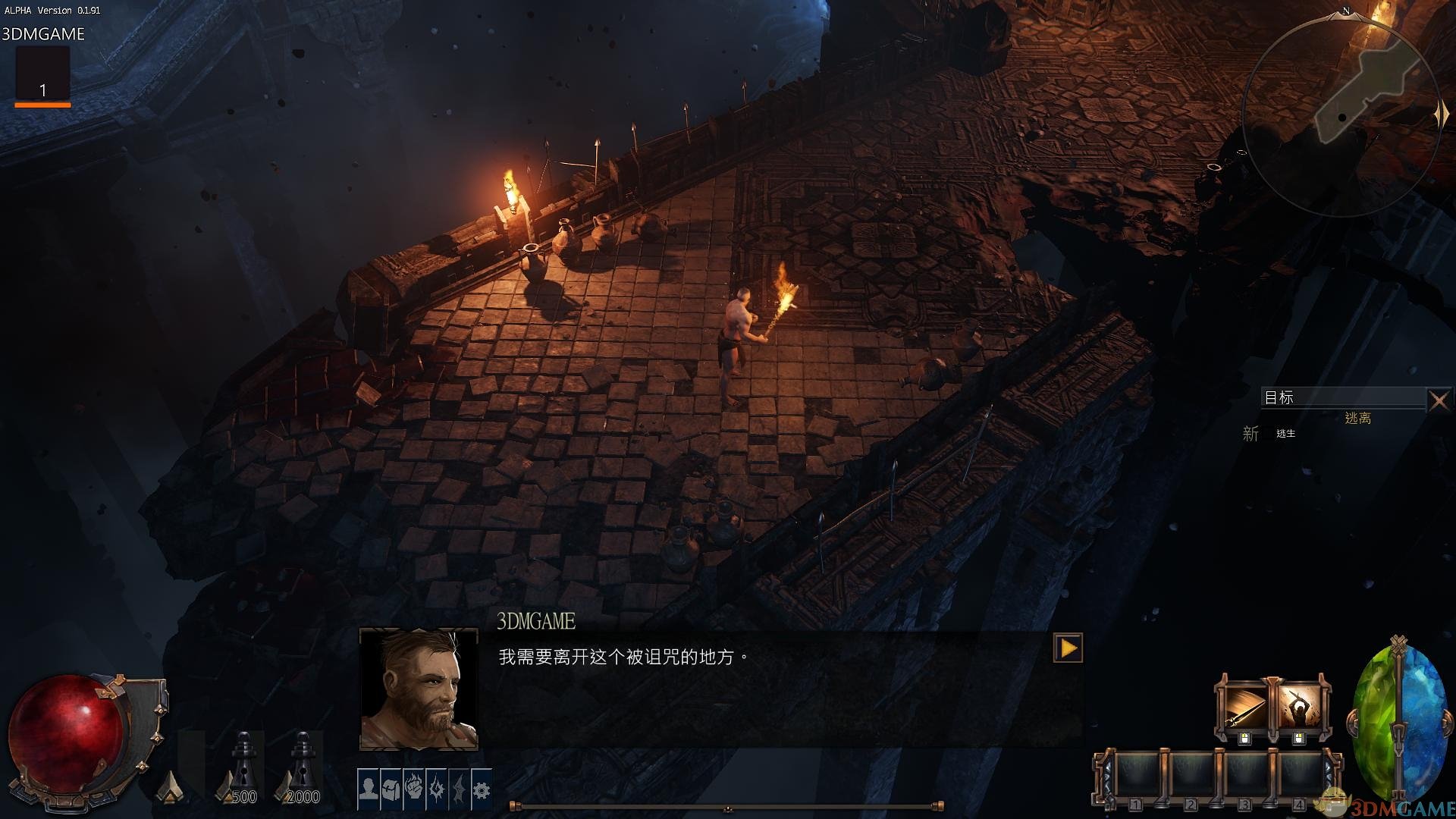Use the potion flask marked 2000
This screenshot has height=819, width=1456.
click(303, 766)
